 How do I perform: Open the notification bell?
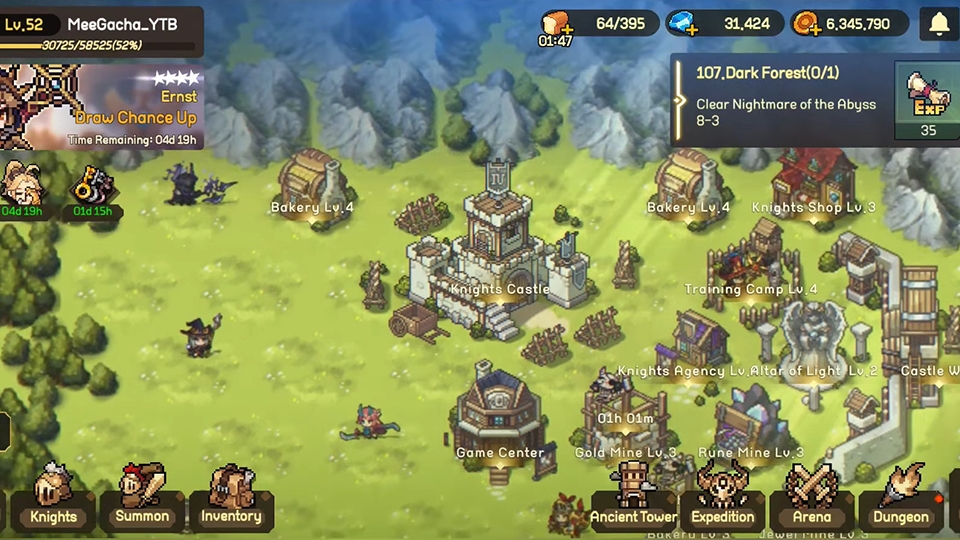point(938,24)
